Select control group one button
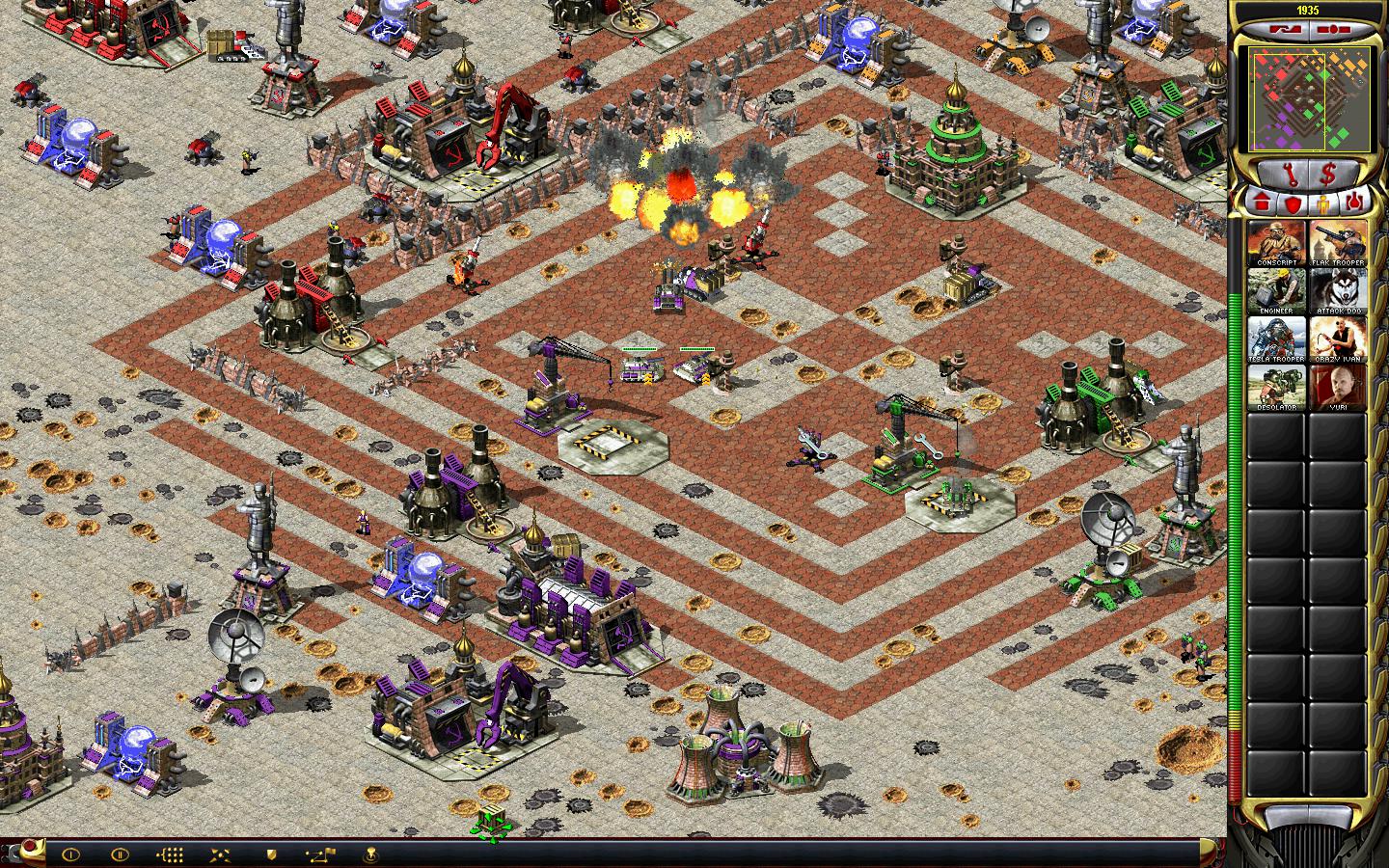The width and height of the screenshot is (1389, 868). click(71, 854)
